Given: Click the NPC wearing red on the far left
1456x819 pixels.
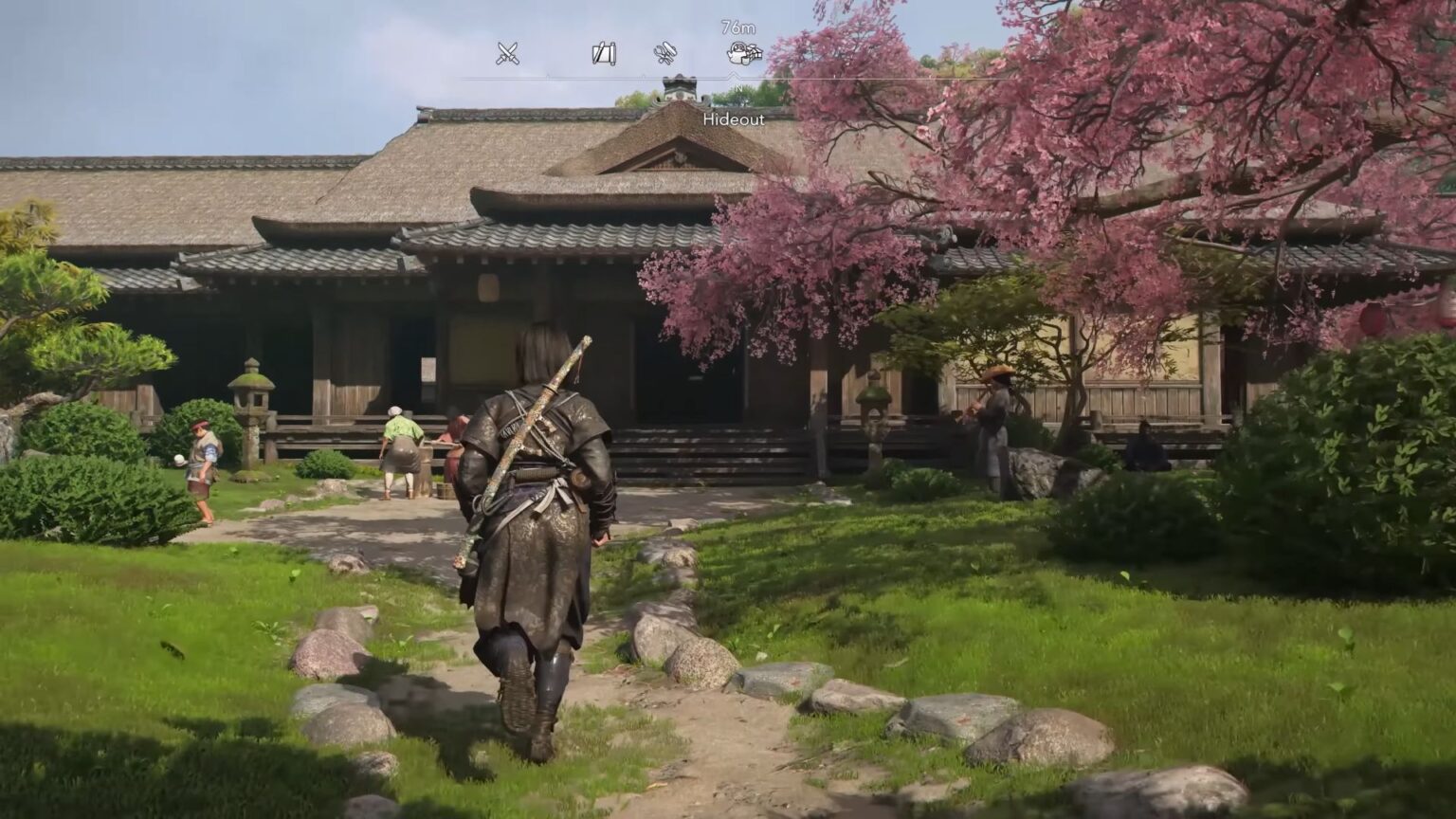Looking at the screenshot, I should pos(202,469).
